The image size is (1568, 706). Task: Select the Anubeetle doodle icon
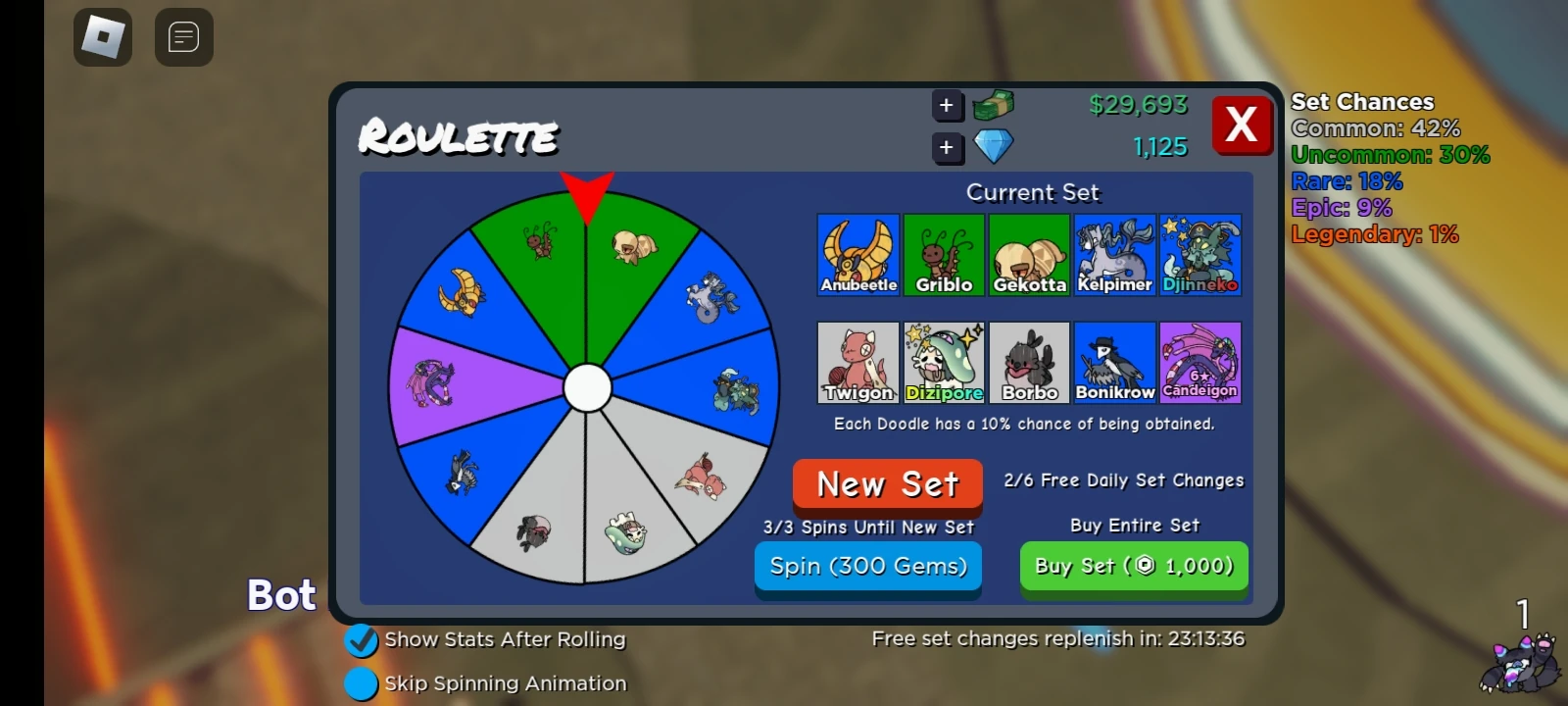857,253
